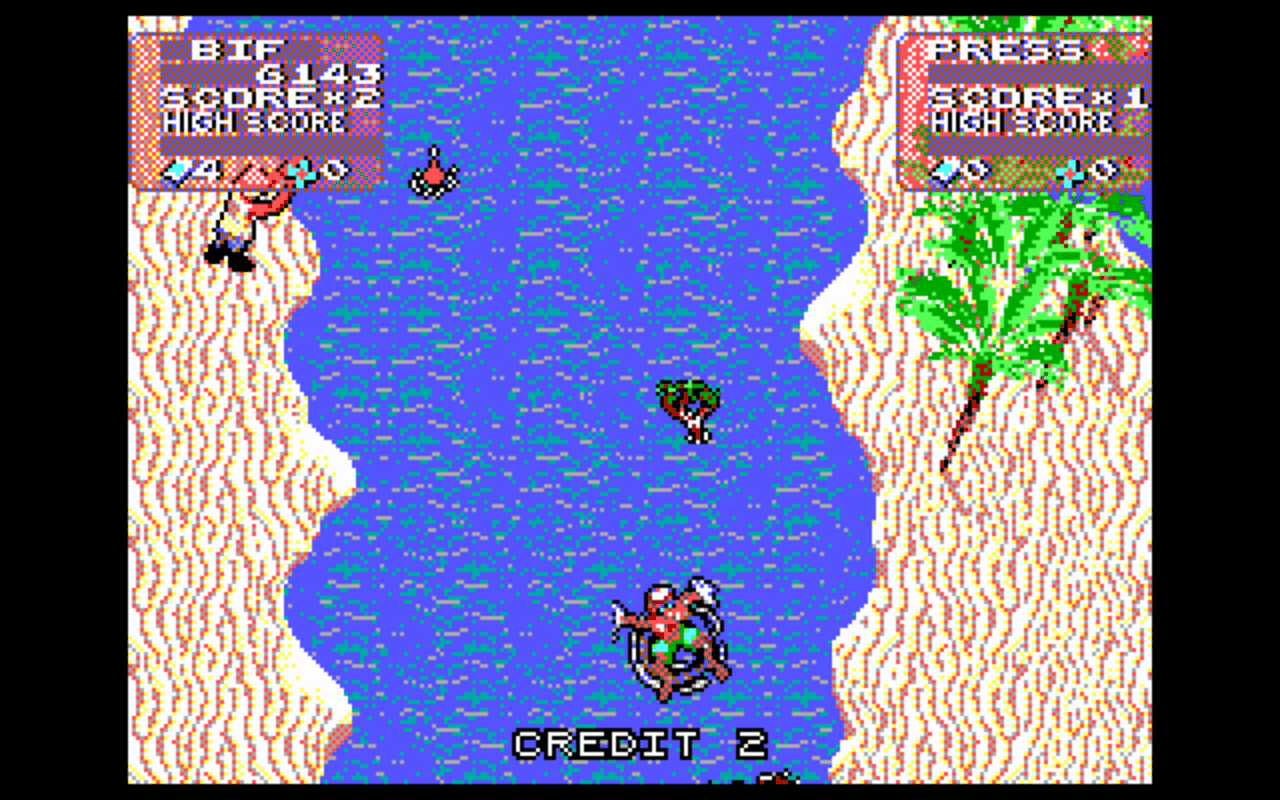The height and width of the screenshot is (800, 1280).
Task: Click the can icon in the PRESS panel
Action: [945, 171]
